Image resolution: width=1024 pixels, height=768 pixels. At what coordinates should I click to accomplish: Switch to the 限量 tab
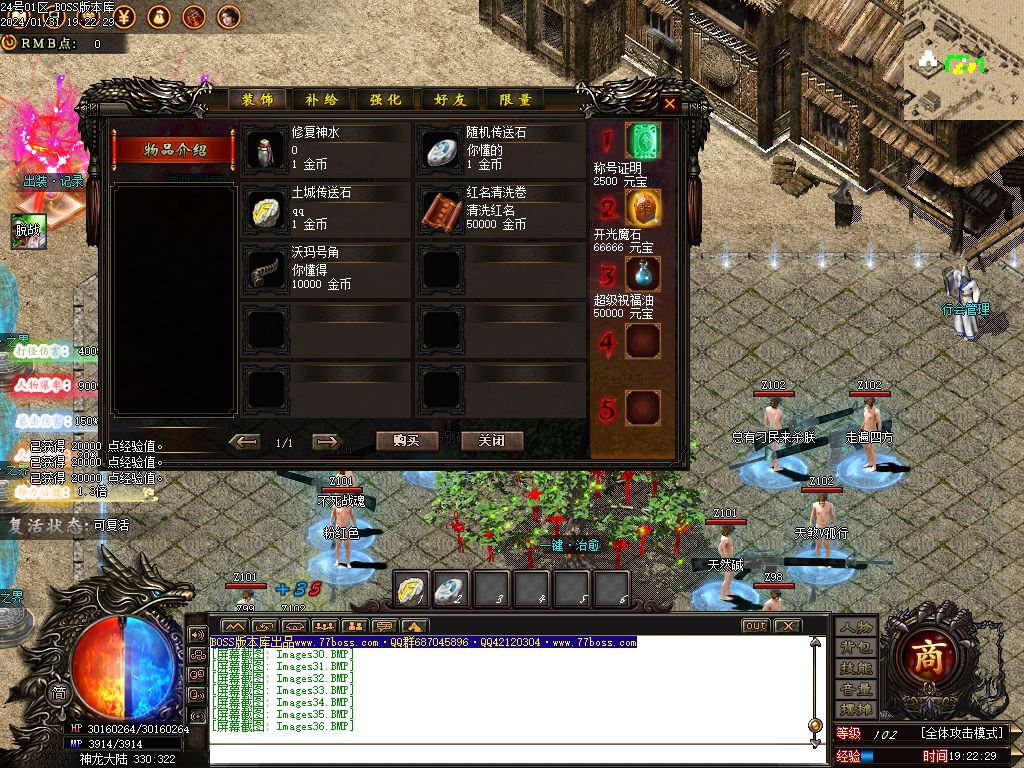516,100
